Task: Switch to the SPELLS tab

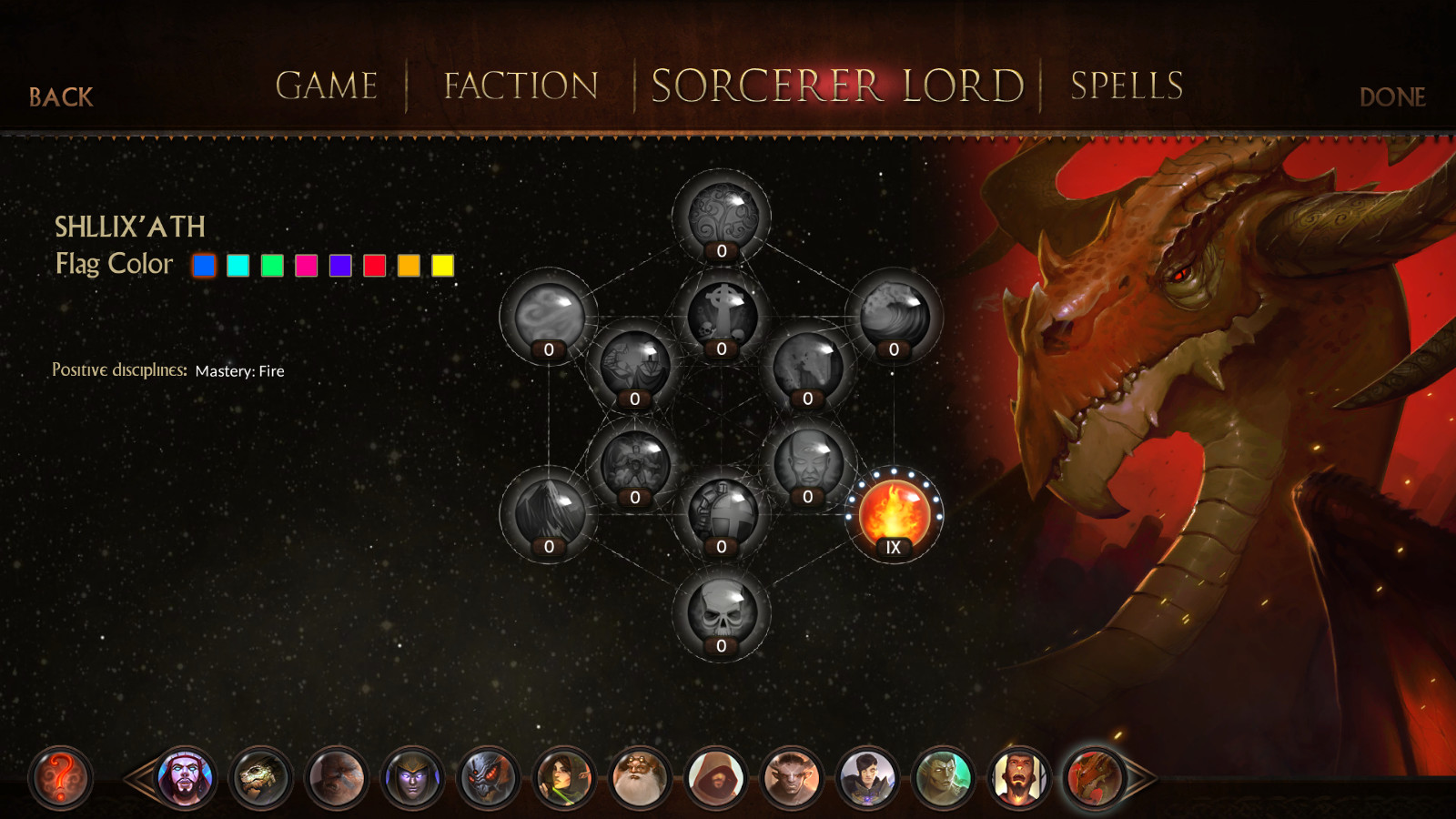Action: coord(1126,86)
